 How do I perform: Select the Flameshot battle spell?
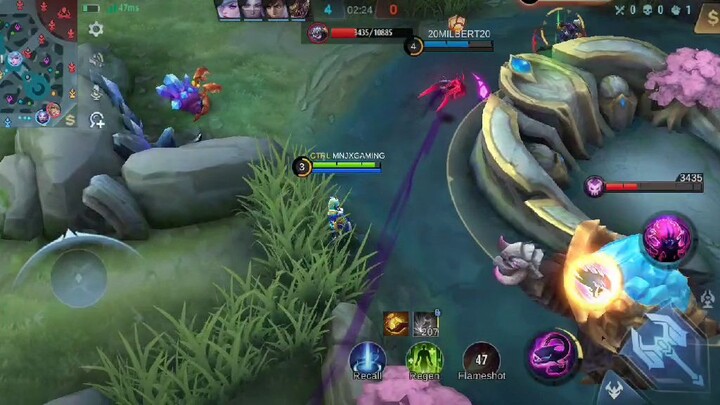(481, 359)
